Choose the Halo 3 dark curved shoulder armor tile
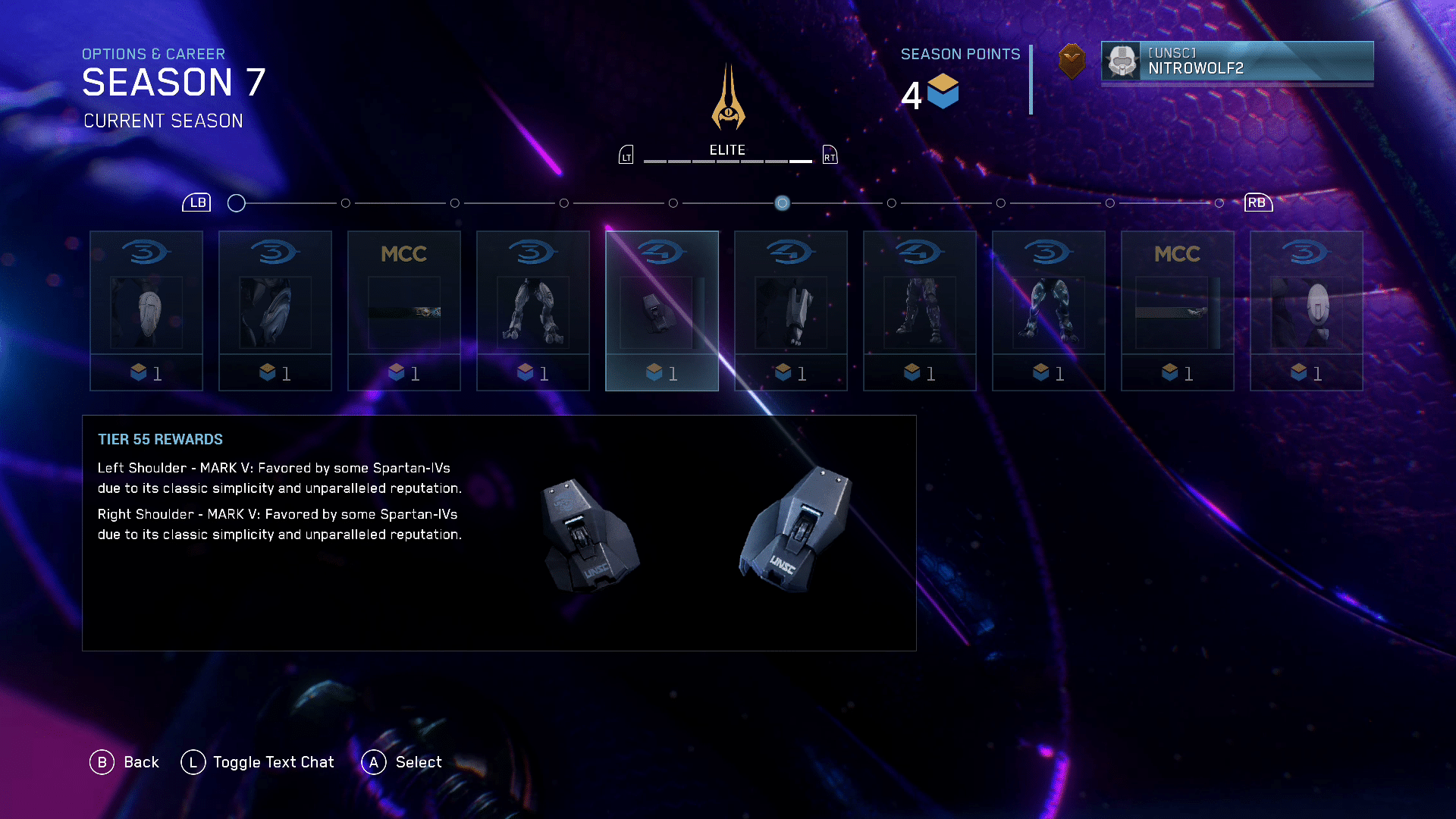Screen dimensions: 1456x819 click(x=275, y=310)
